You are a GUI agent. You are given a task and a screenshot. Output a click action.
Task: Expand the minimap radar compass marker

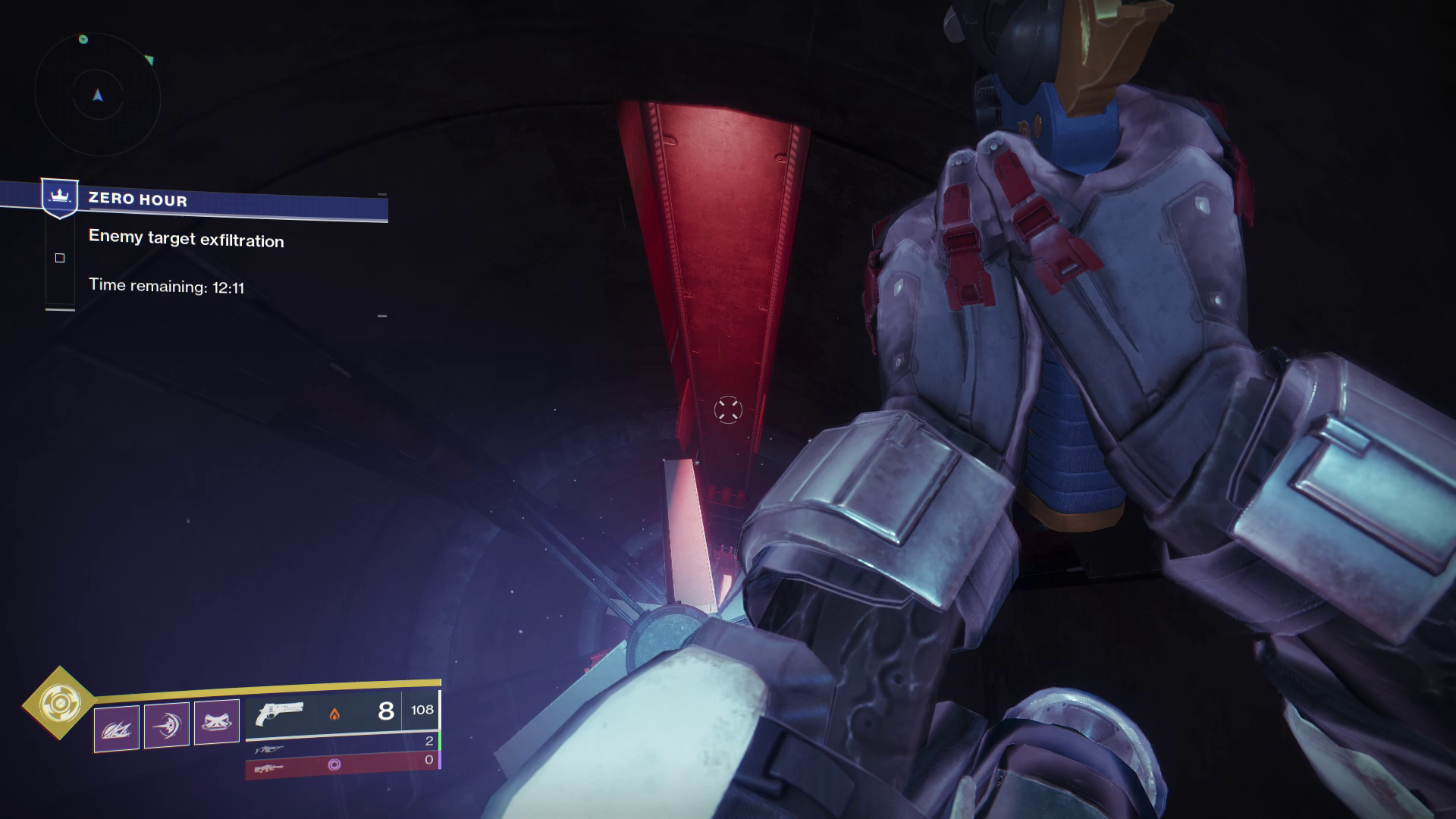tap(98, 93)
